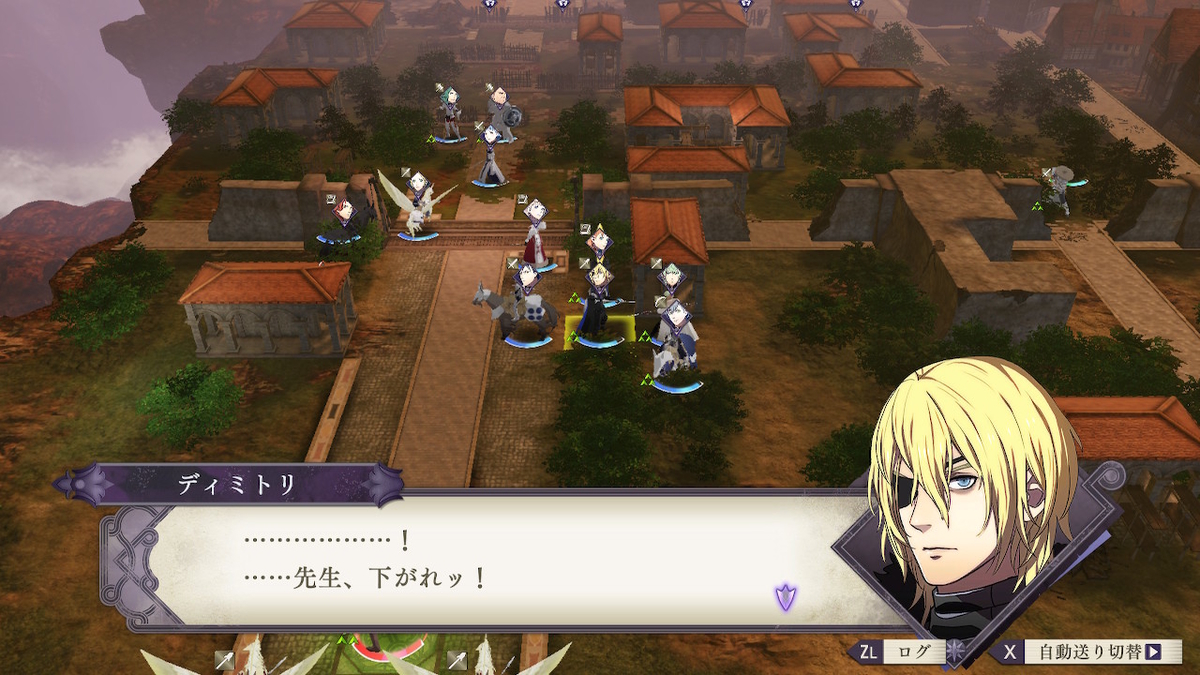Advance dialogue with the purple arrow indicator
The height and width of the screenshot is (675, 1200).
pos(786,598)
